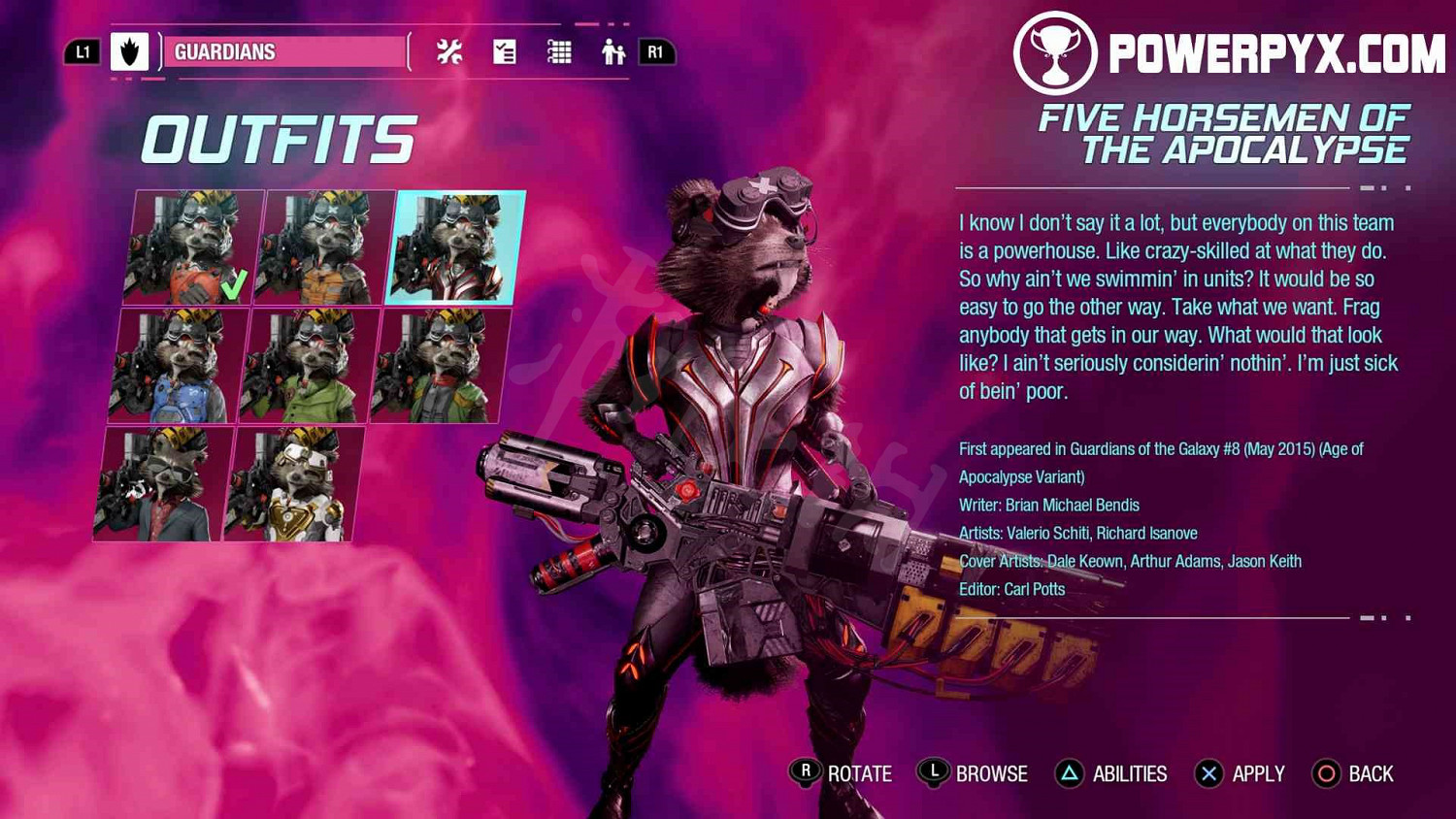1456x819 pixels.
Task: Select the highlighted silver-red armor outfit
Action: coord(454,247)
